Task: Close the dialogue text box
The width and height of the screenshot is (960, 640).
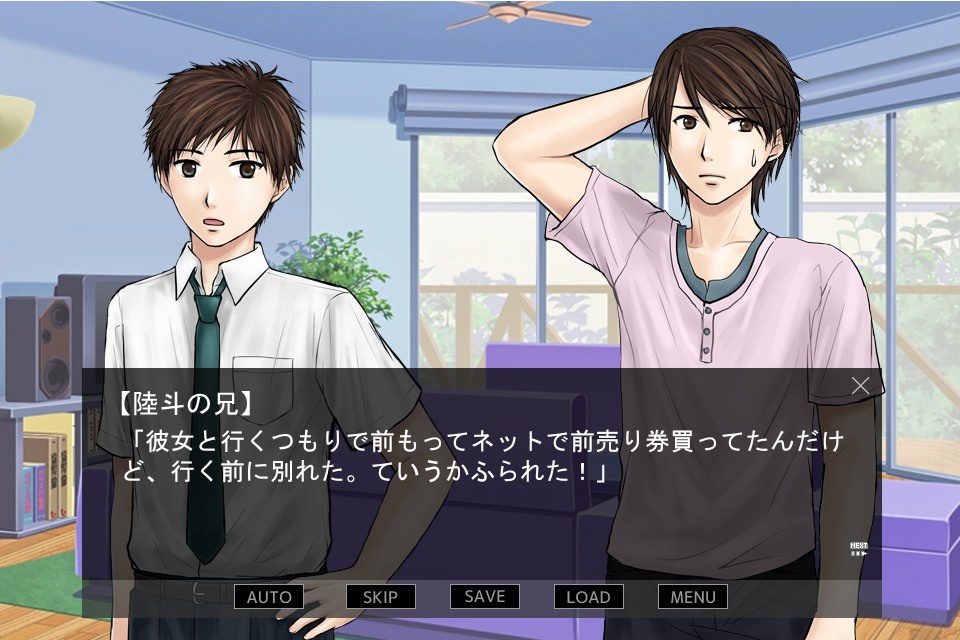Action: point(860,385)
